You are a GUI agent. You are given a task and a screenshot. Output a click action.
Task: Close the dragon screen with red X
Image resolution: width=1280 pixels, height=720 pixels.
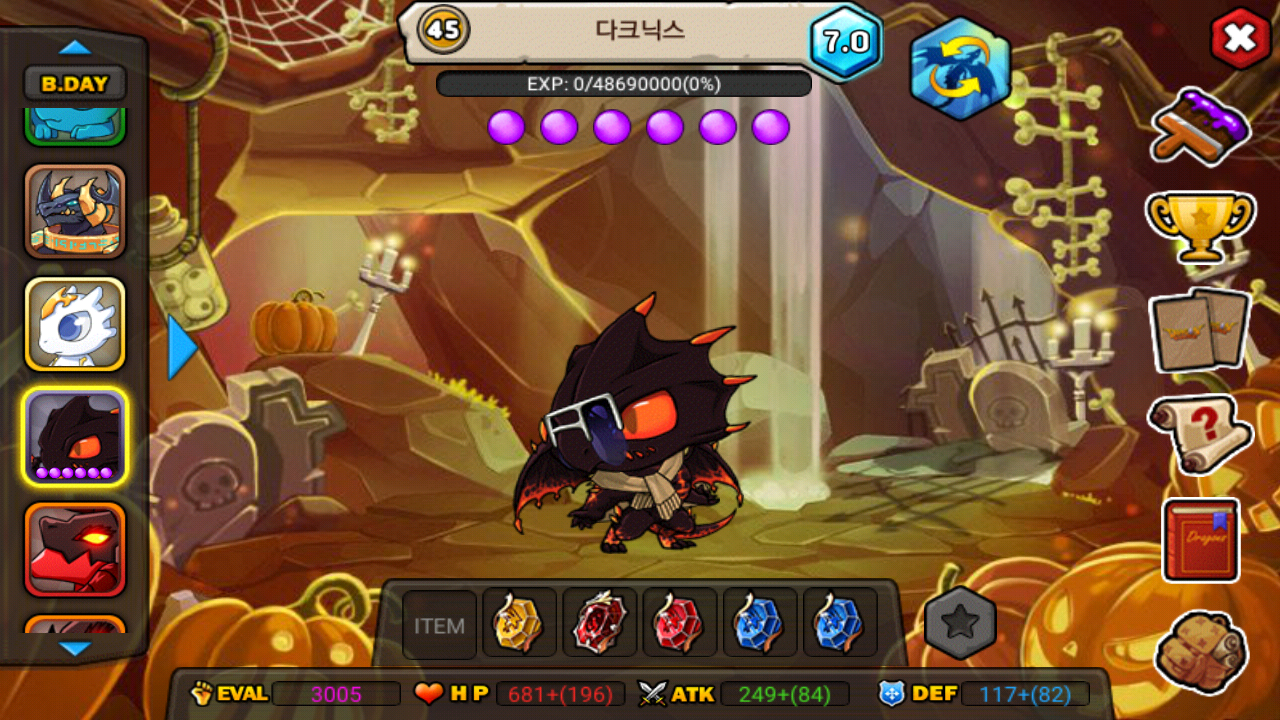[1240, 39]
